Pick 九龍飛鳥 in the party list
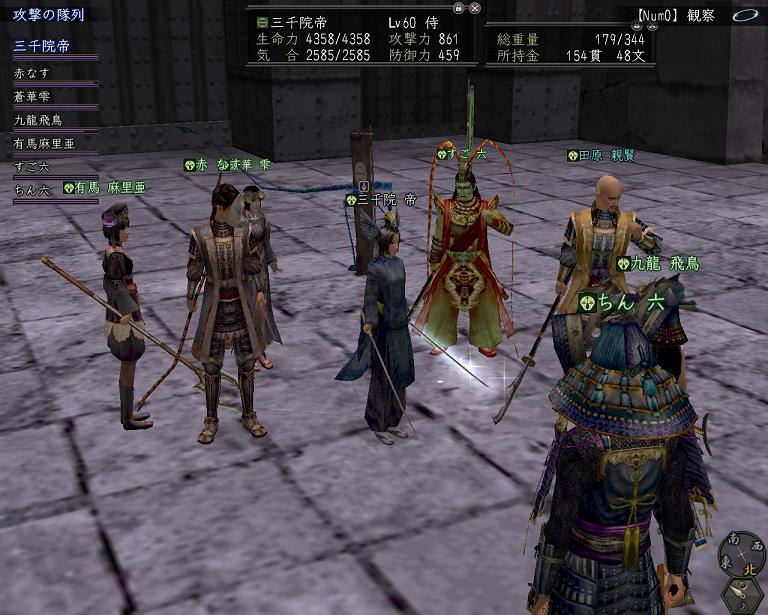This screenshot has width=768, height=615. (x=38, y=120)
